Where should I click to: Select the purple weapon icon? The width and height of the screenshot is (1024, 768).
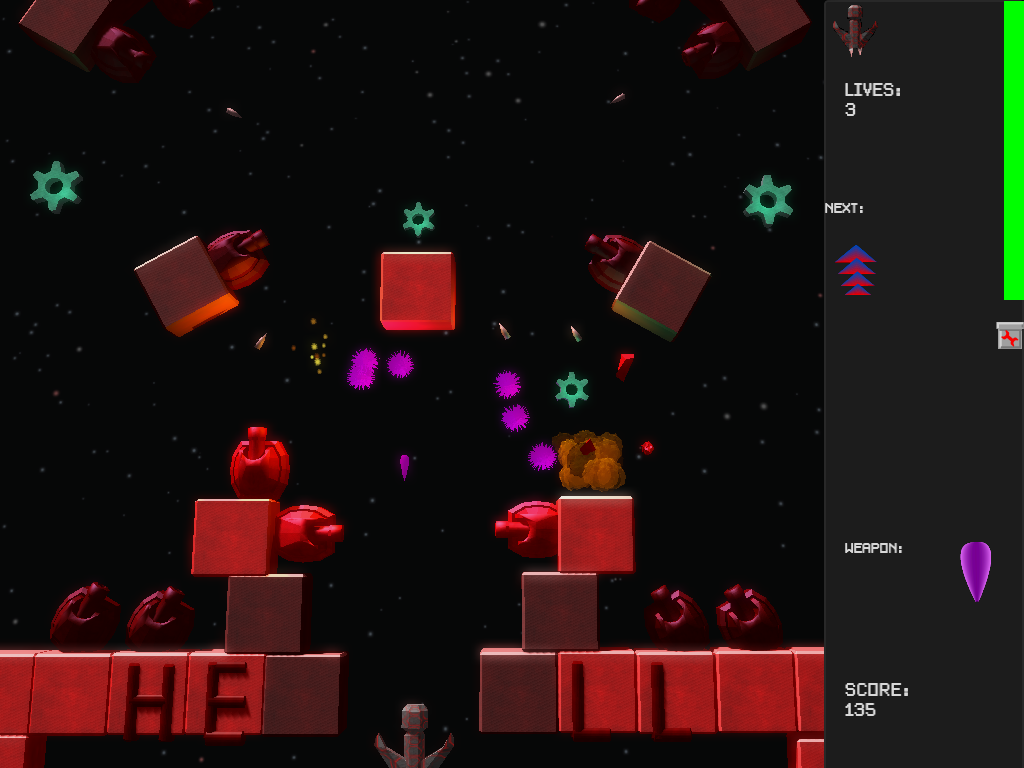click(975, 570)
